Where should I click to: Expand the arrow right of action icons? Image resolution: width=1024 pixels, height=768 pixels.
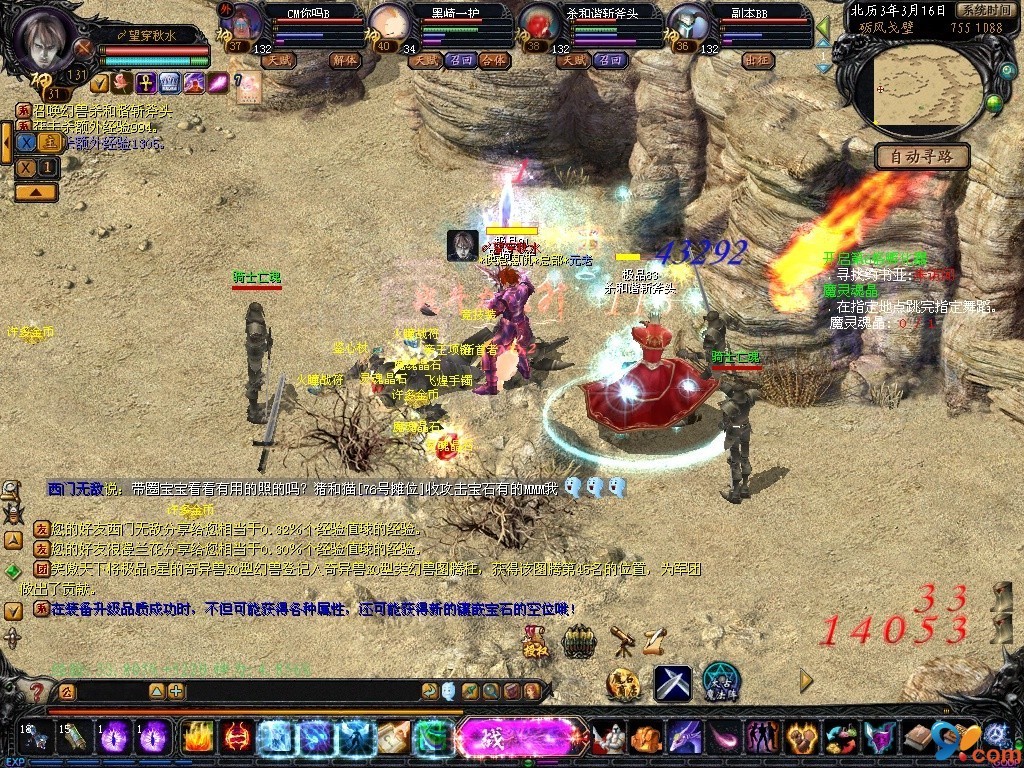click(806, 681)
